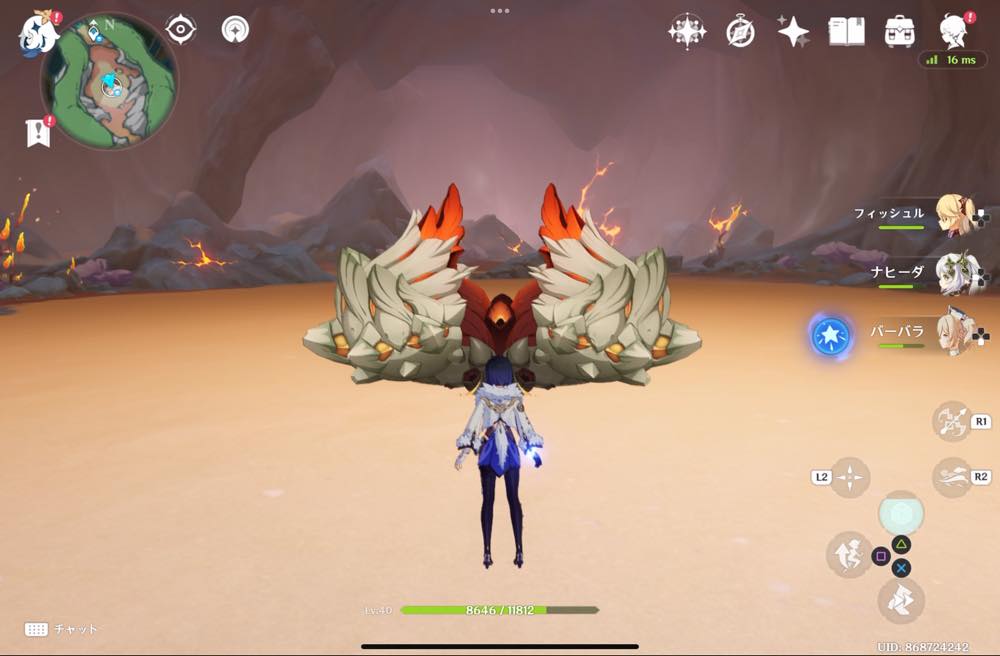The image size is (1000, 656).
Task: Open the compass events icon
Action: [x=740, y=32]
